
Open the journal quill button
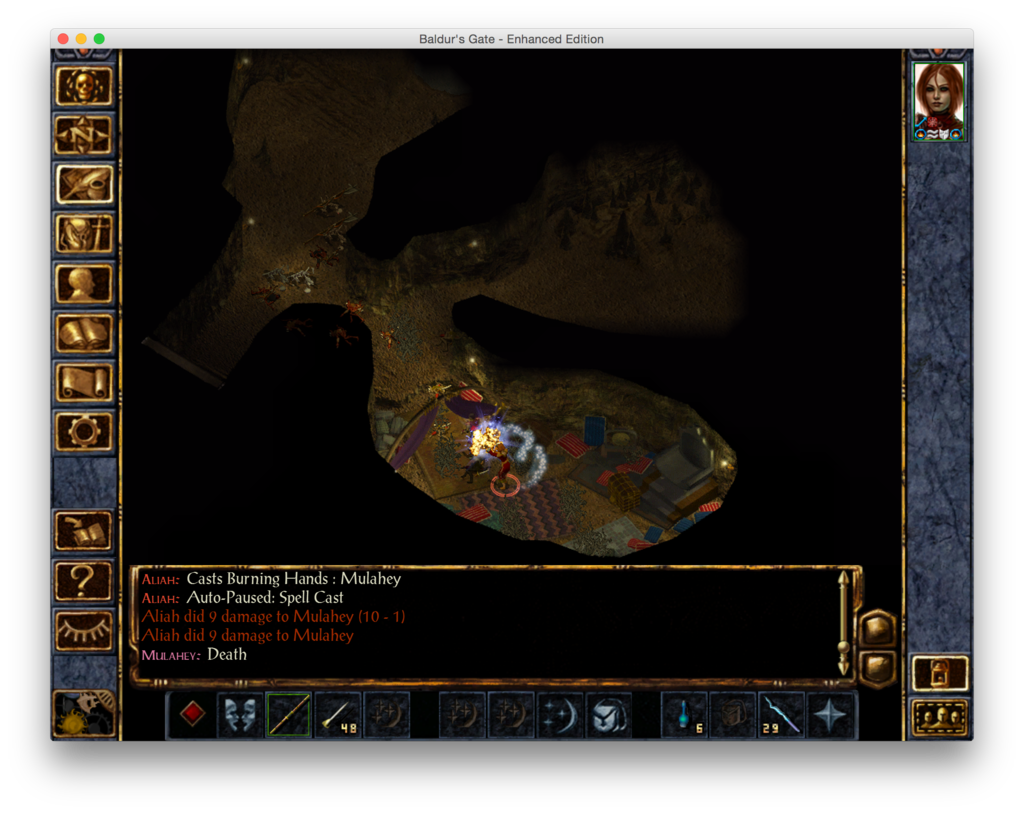coord(84,184)
